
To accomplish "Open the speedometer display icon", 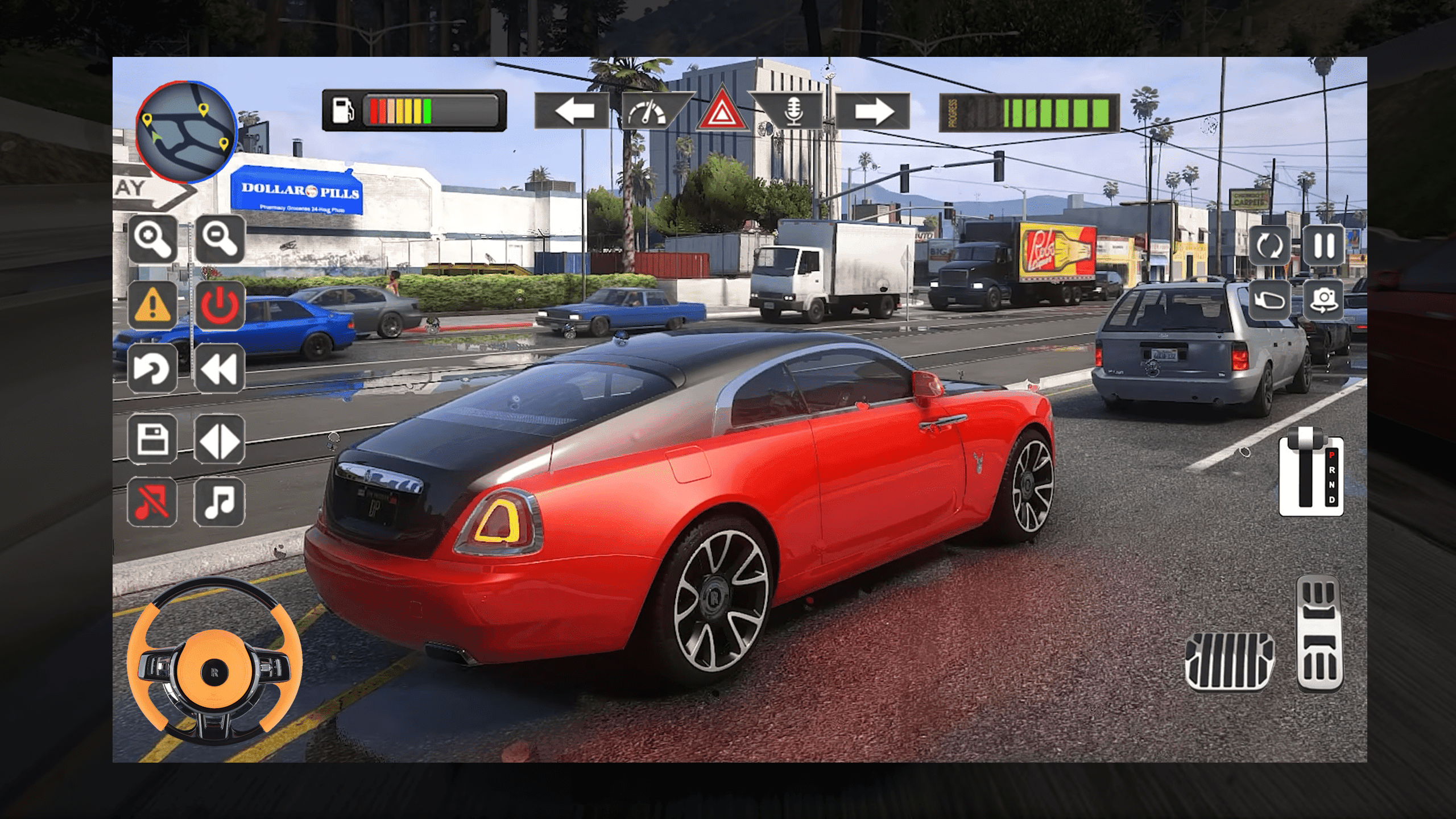I will [648, 111].
